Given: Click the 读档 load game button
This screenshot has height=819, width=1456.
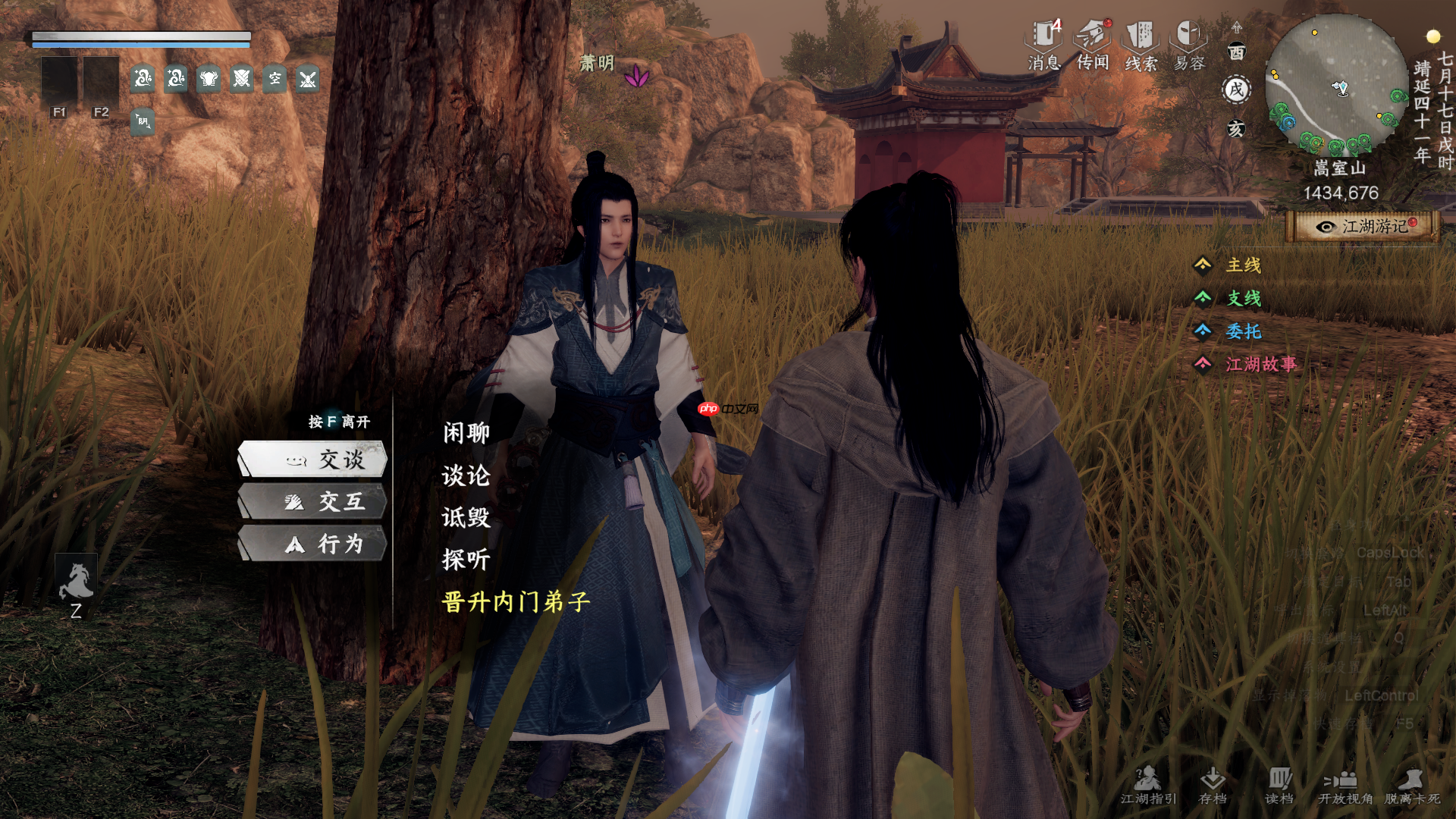Looking at the screenshot, I should click(x=1279, y=785).
